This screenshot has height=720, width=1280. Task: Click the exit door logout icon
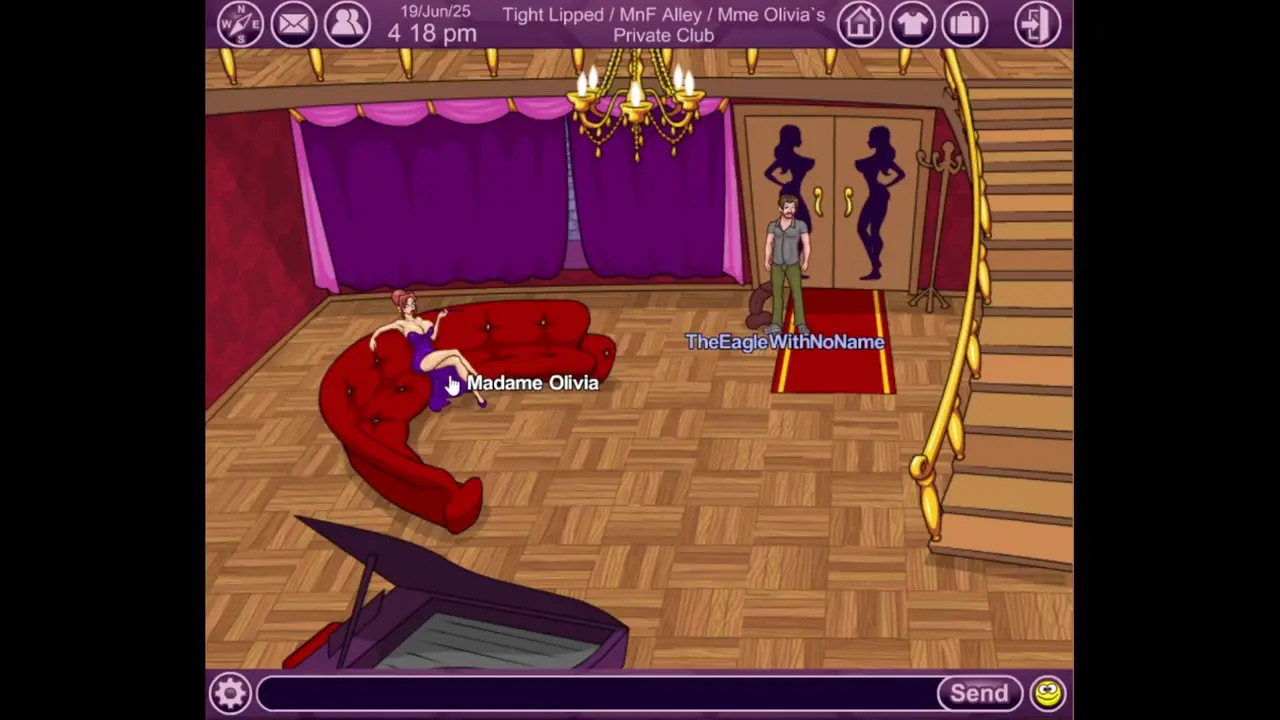(1037, 24)
